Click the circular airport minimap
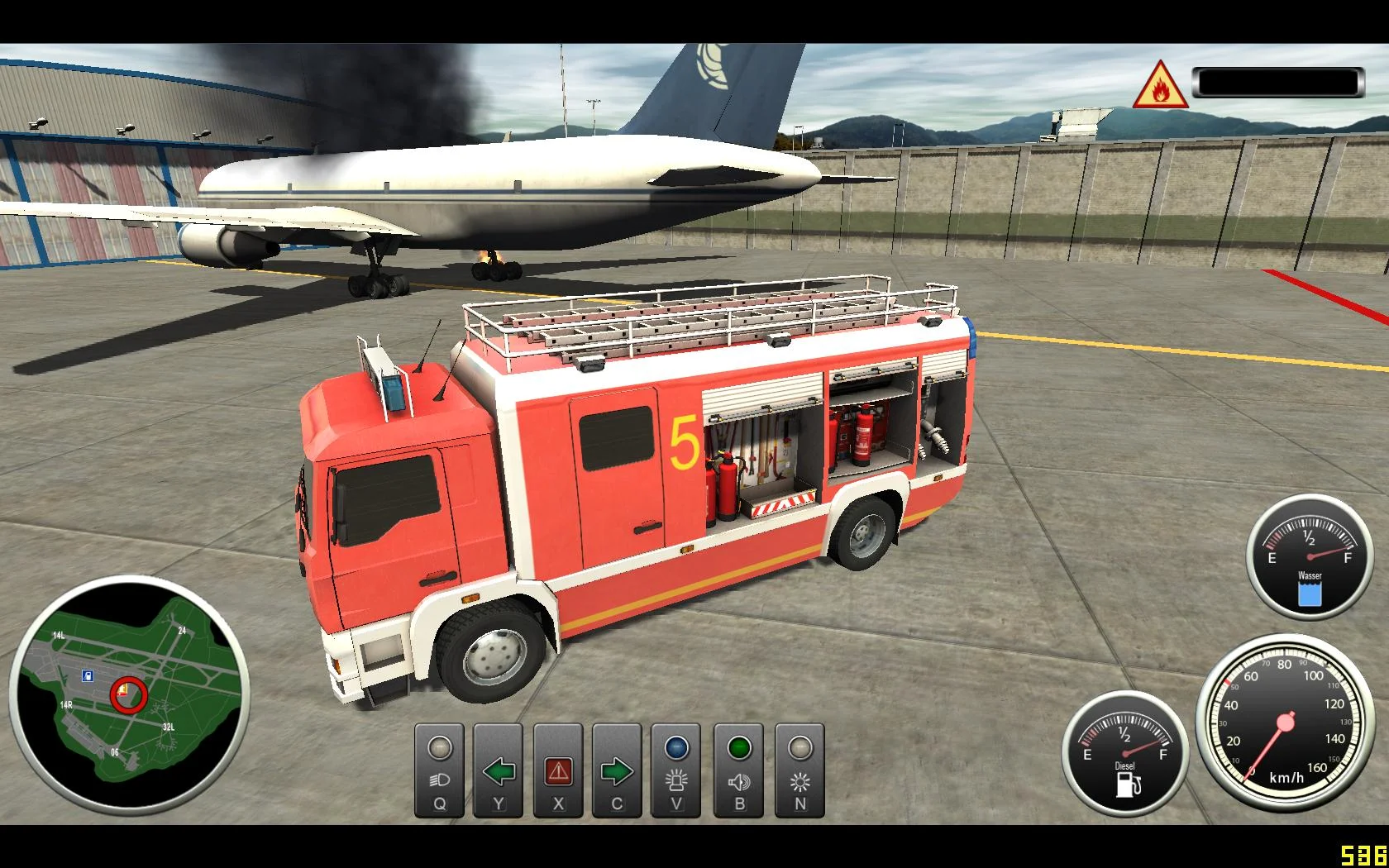Image resolution: width=1389 pixels, height=868 pixels. click(x=129, y=693)
